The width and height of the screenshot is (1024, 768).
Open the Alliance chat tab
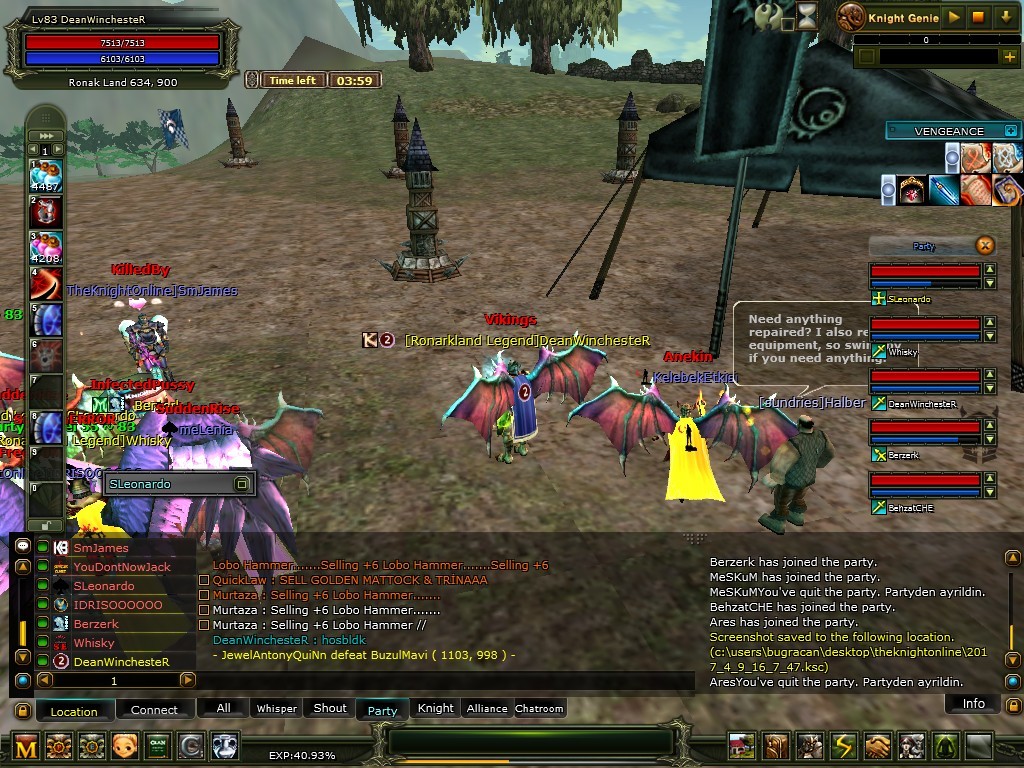point(487,708)
